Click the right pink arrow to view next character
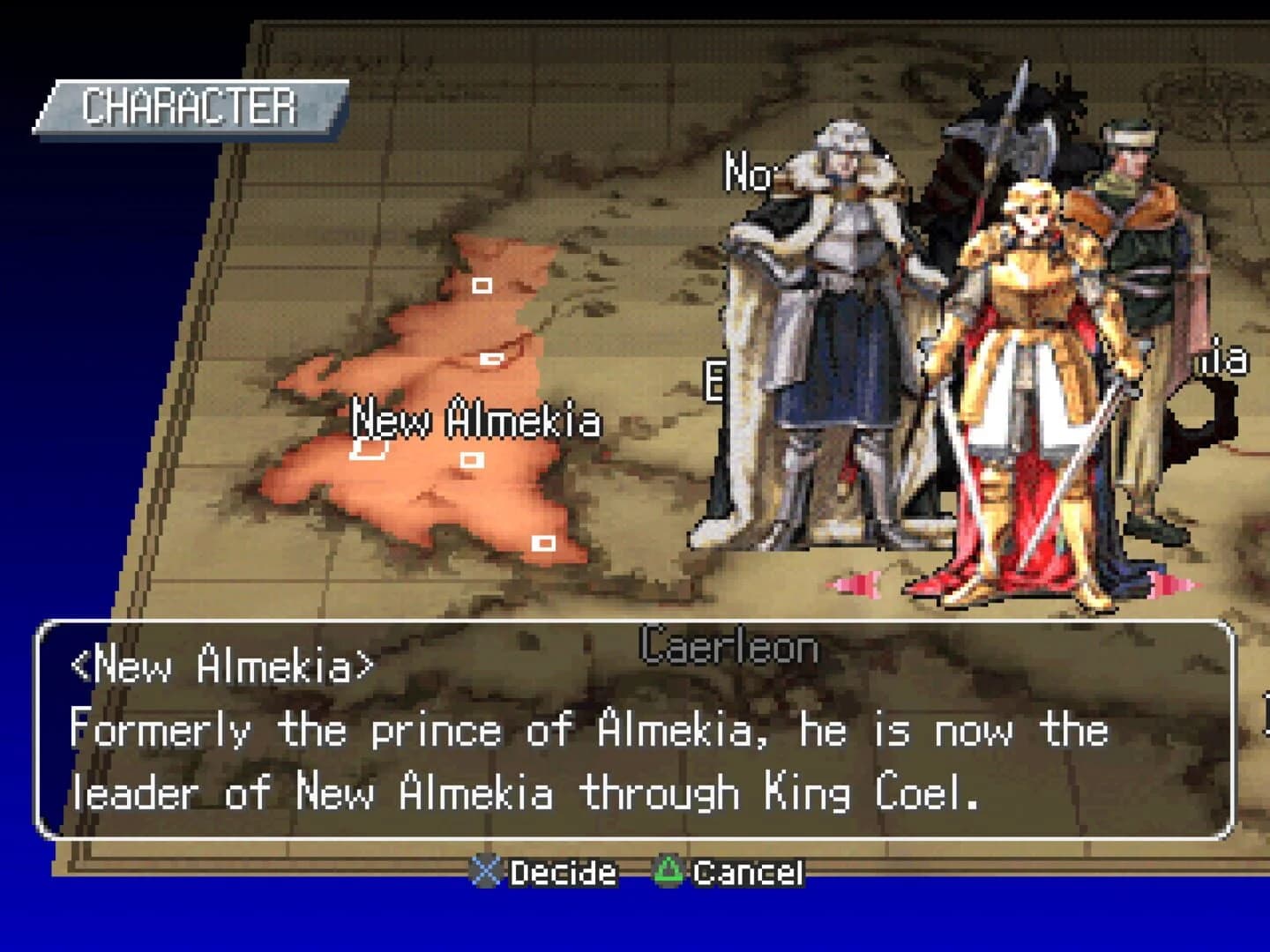1270x952 pixels. [x=1182, y=582]
